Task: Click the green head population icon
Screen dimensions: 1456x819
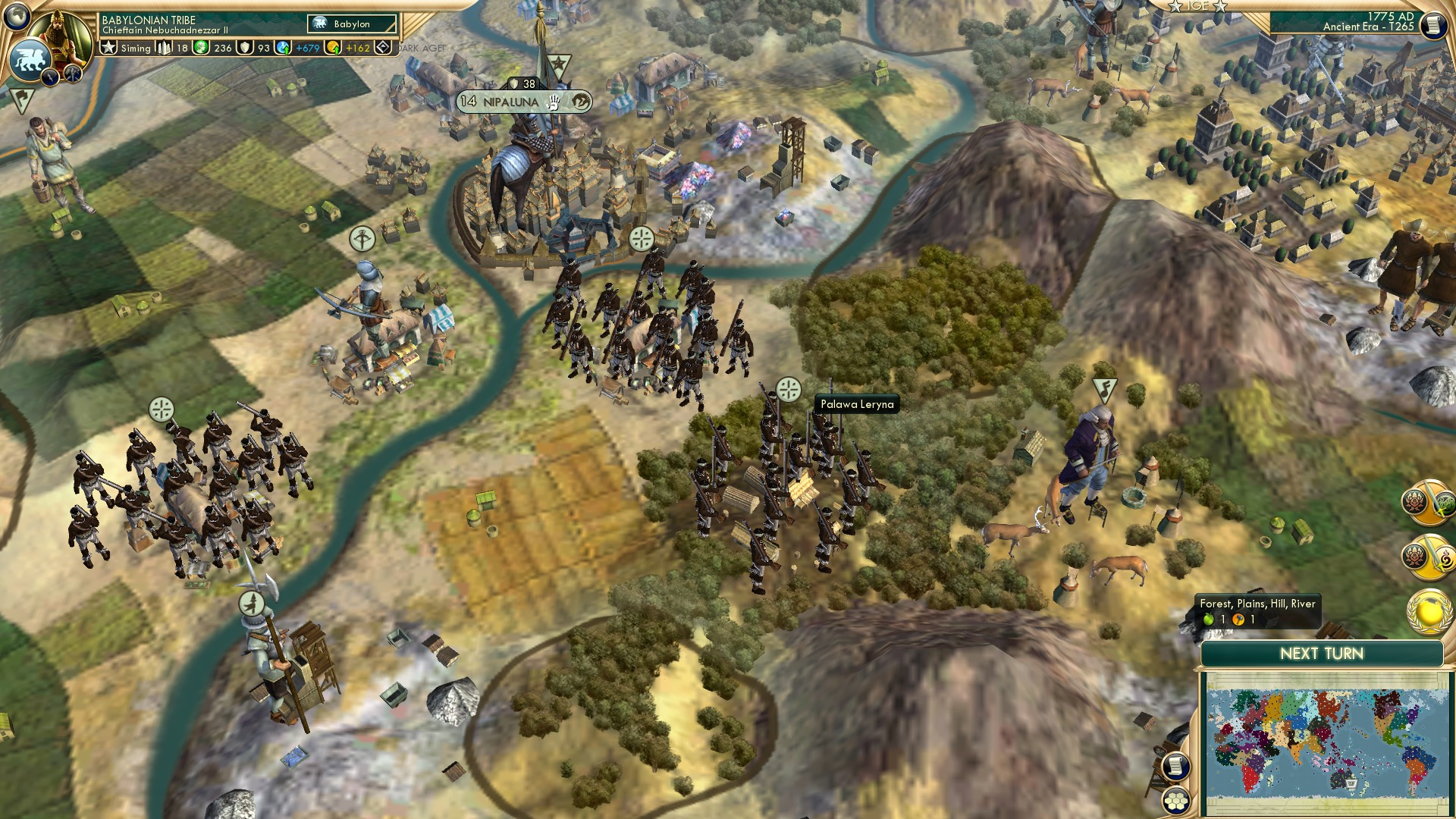Action: 201,48
